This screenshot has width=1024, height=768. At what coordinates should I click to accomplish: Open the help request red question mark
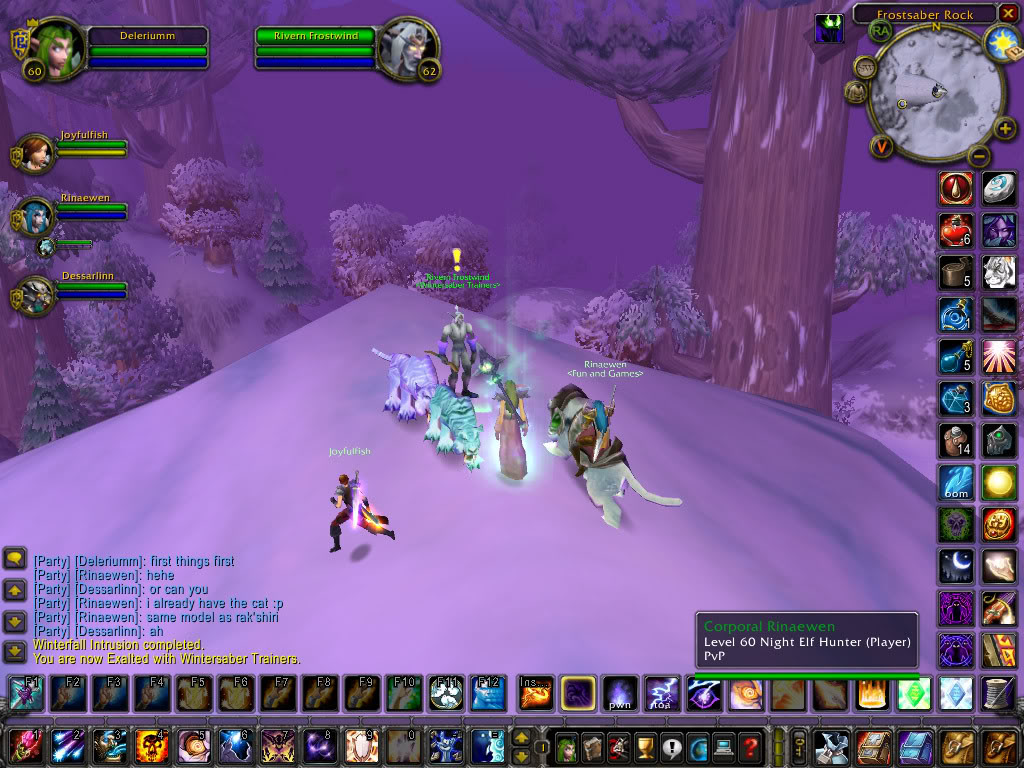(x=749, y=746)
